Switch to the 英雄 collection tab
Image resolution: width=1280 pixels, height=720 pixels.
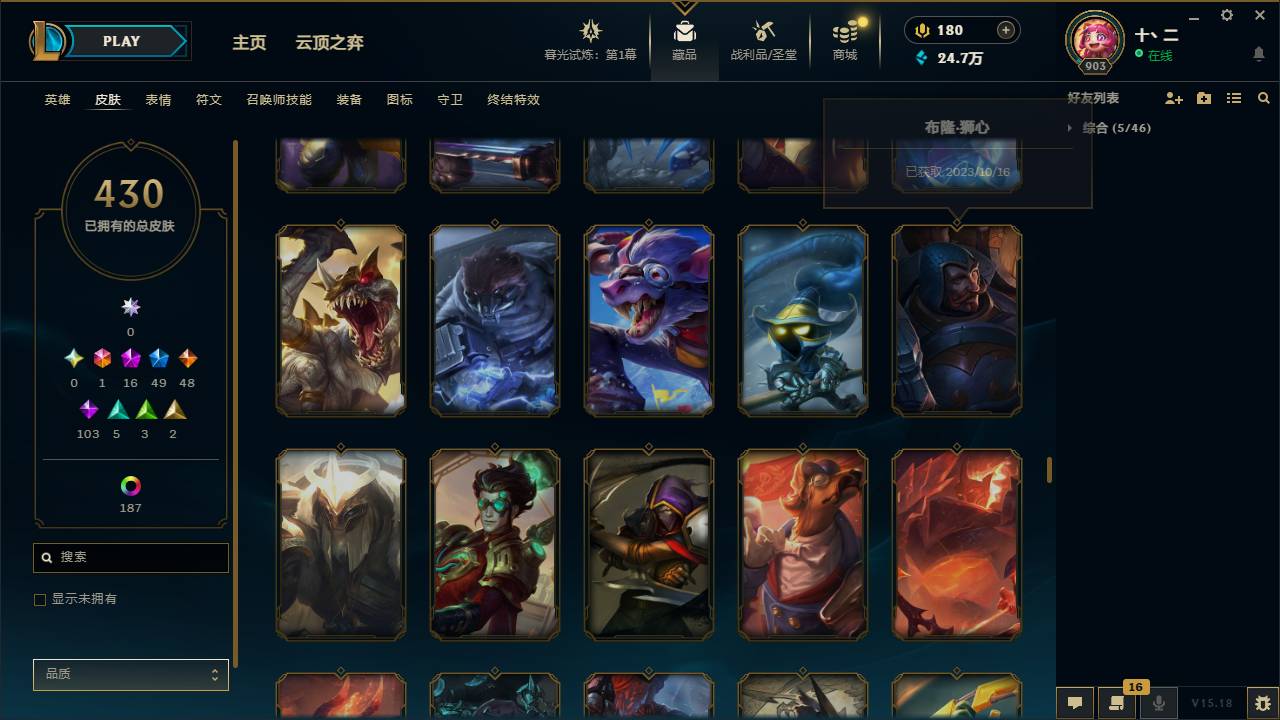pyautogui.click(x=56, y=100)
